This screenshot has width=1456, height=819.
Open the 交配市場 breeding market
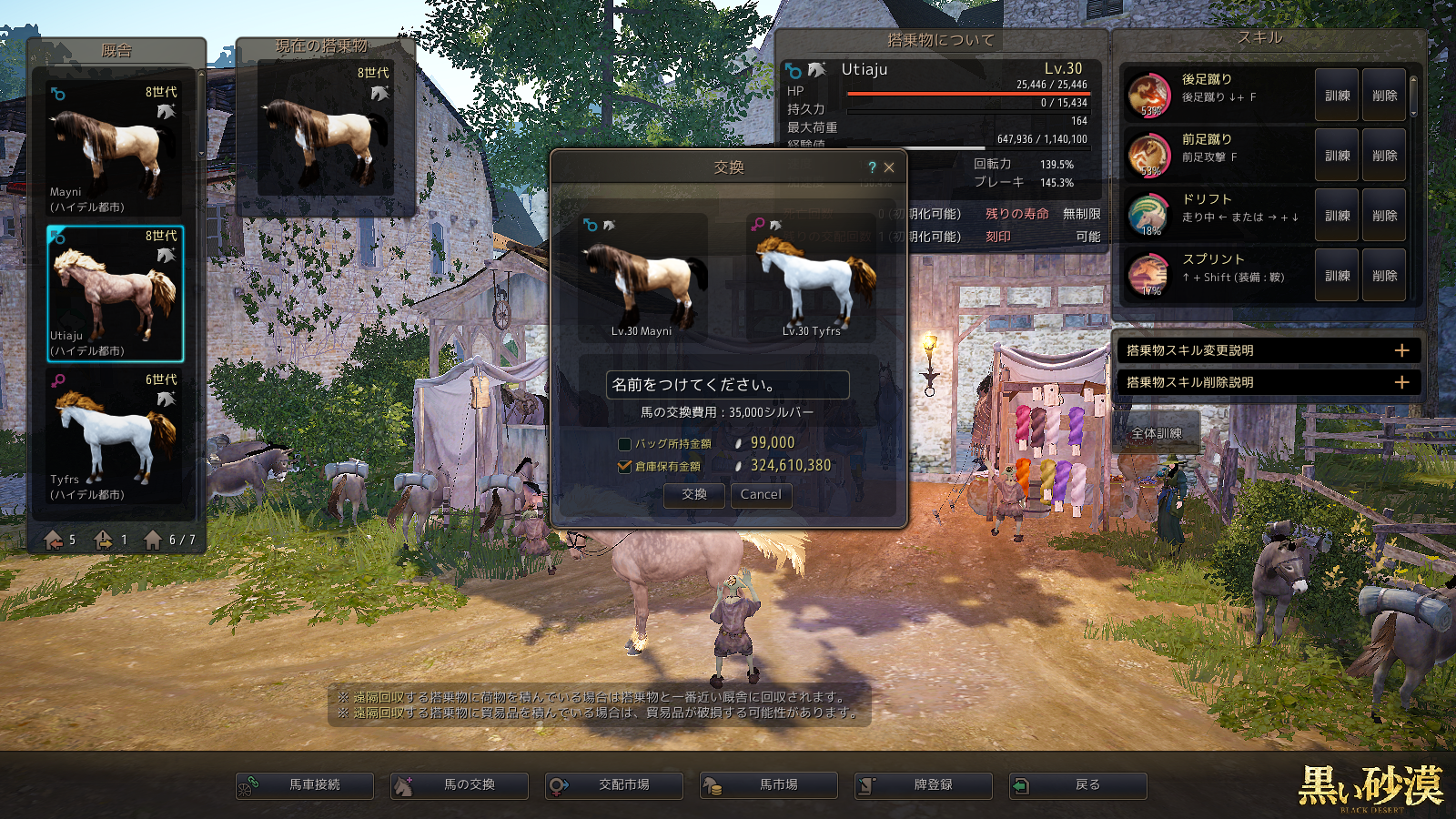(614, 785)
